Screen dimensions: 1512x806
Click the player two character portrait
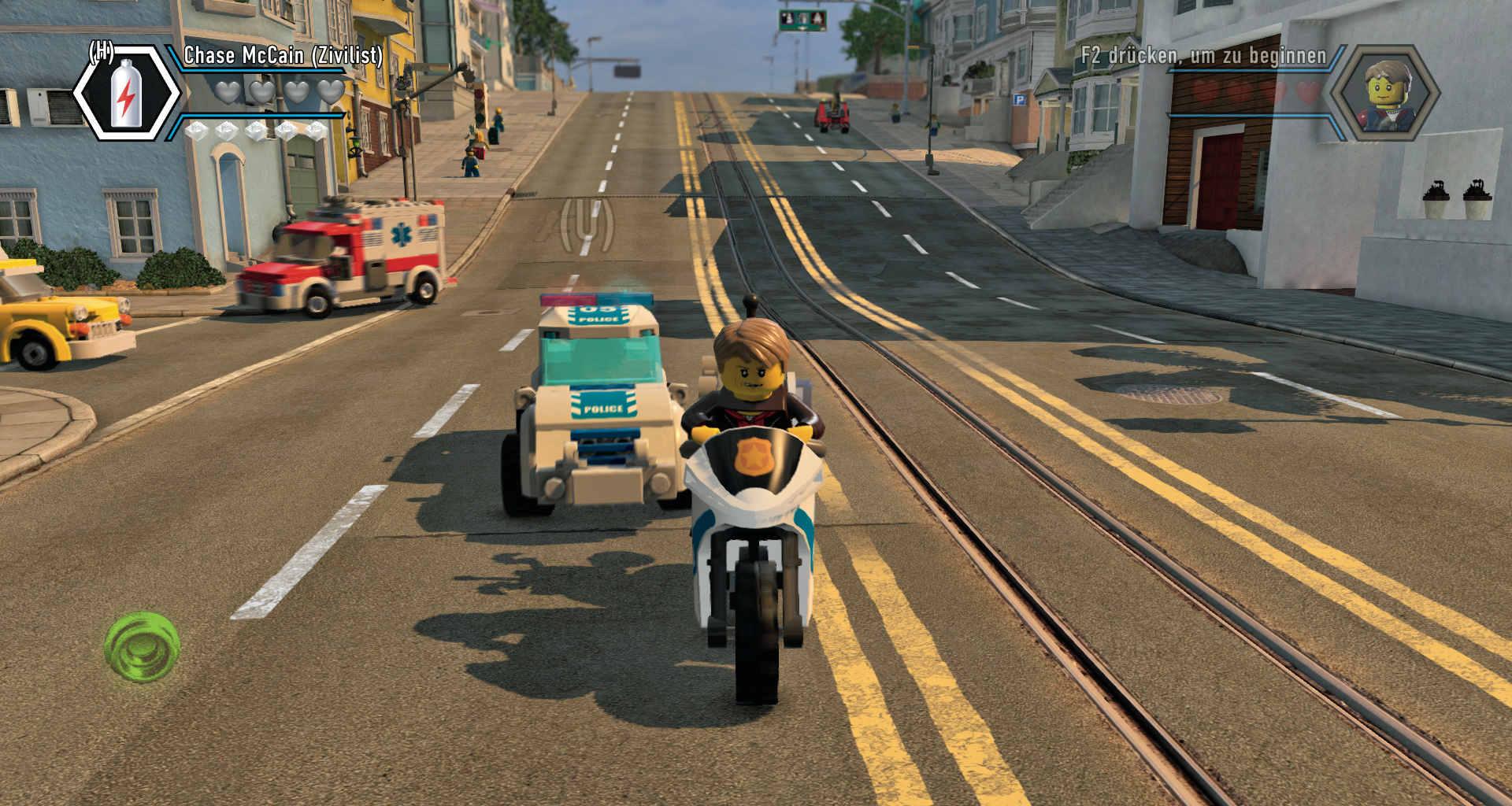point(1385,94)
